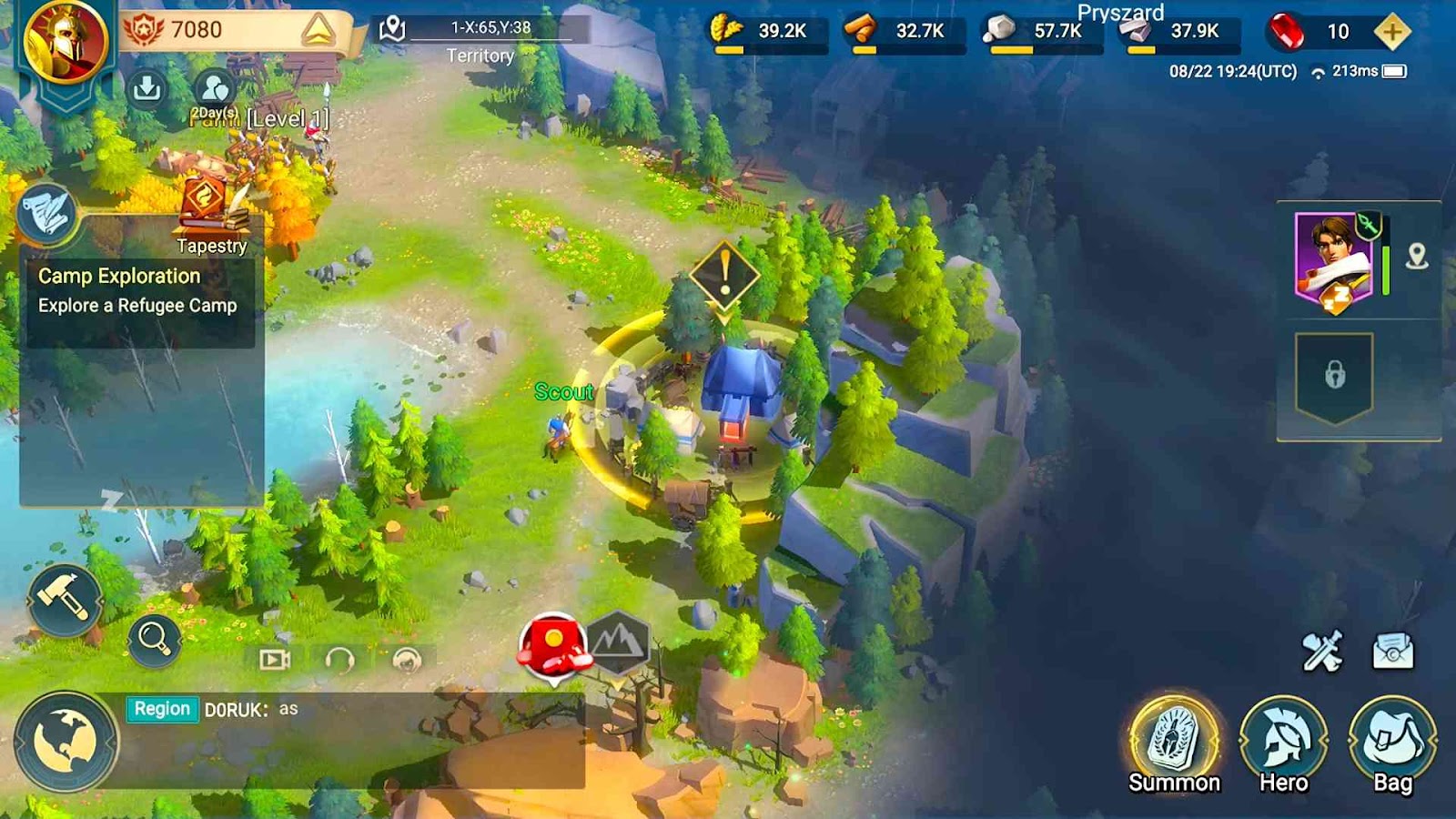Open the crossed sword and tools icon
1456x819 pixels.
tap(1322, 652)
